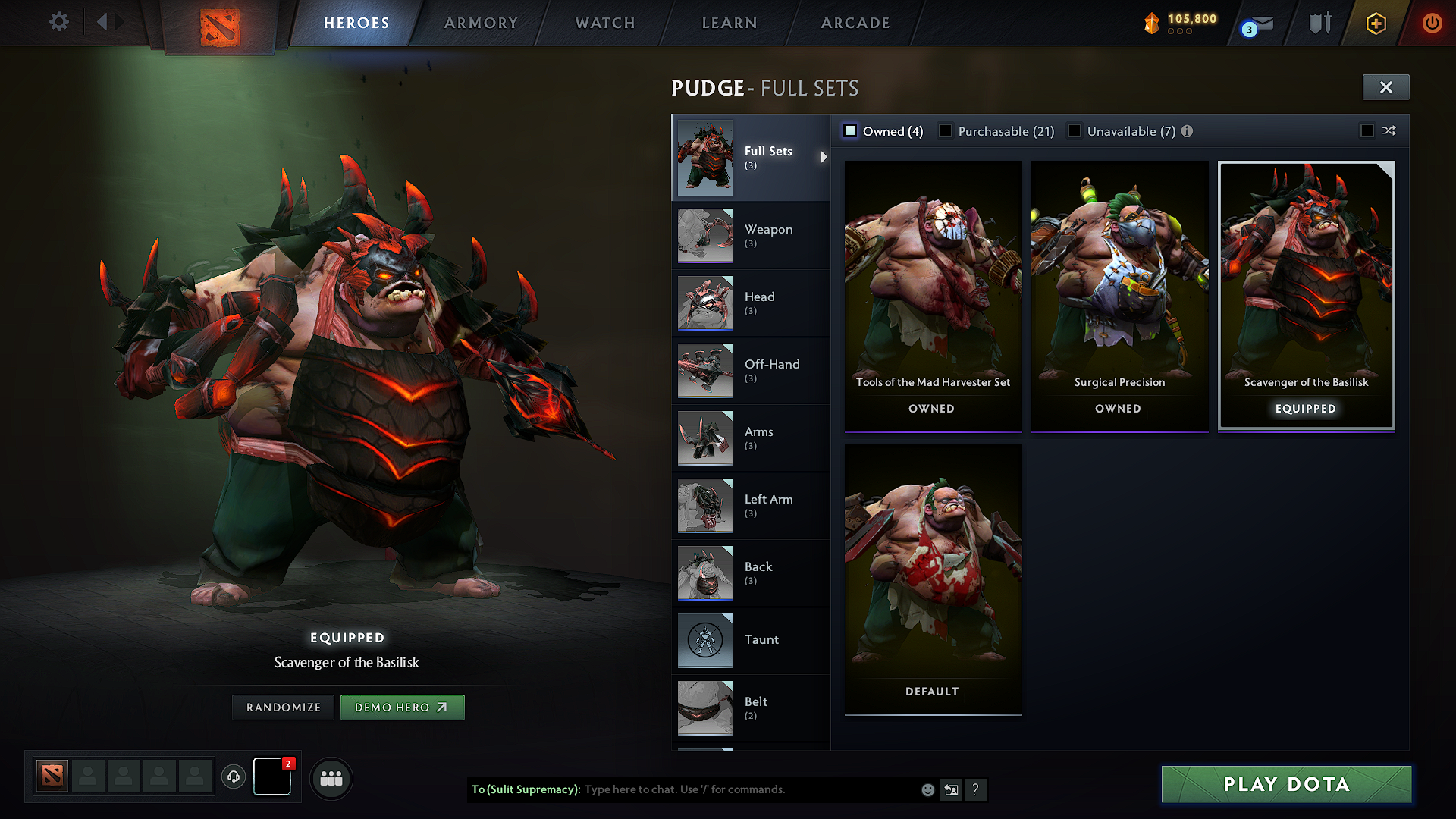Click the settings gear icon
Image resolution: width=1456 pixels, height=819 pixels.
(x=58, y=22)
